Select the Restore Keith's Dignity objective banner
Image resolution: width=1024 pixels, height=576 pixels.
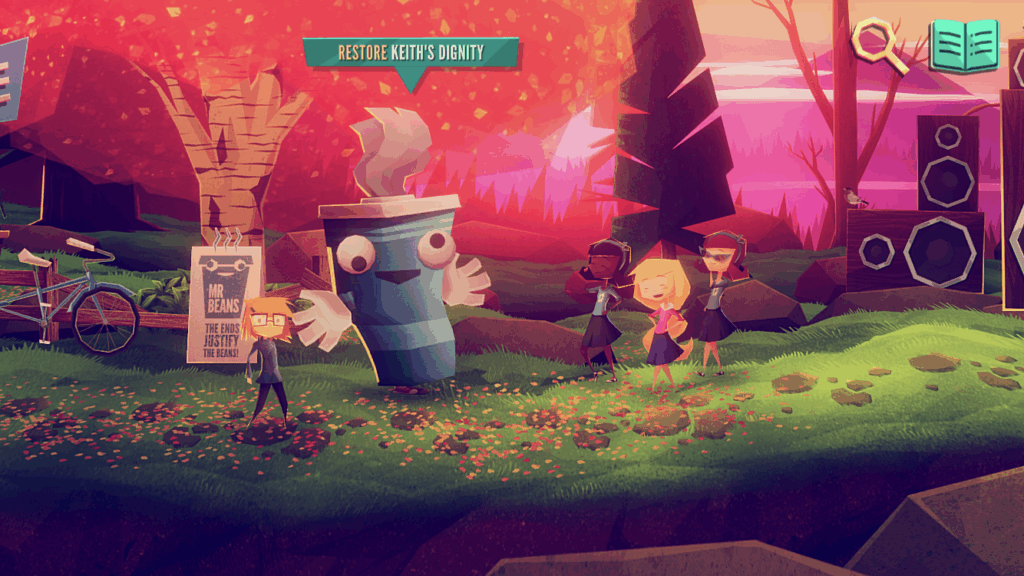[x=411, y=53]
